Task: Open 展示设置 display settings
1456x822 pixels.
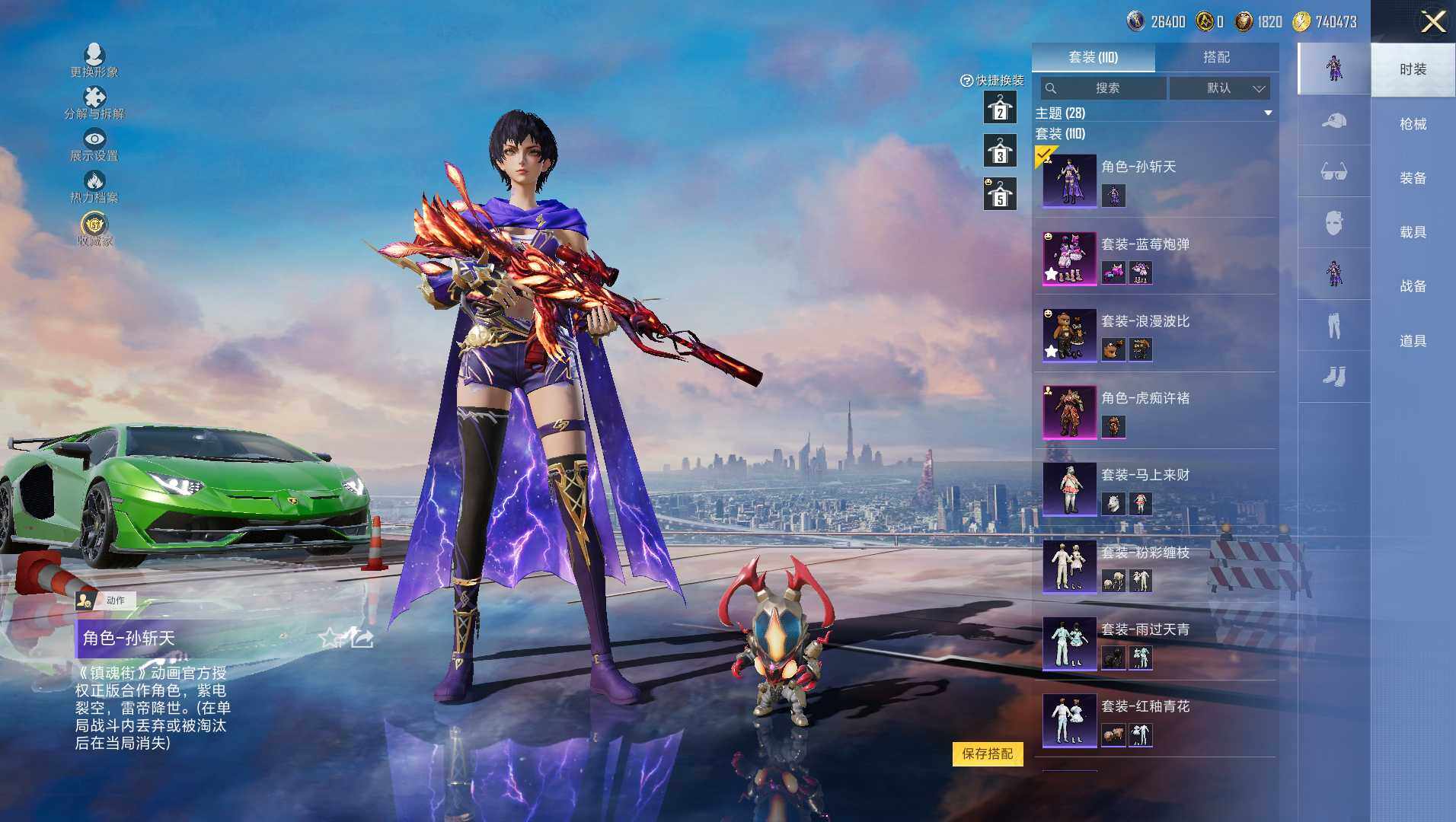Action: (x=94, y=145)
